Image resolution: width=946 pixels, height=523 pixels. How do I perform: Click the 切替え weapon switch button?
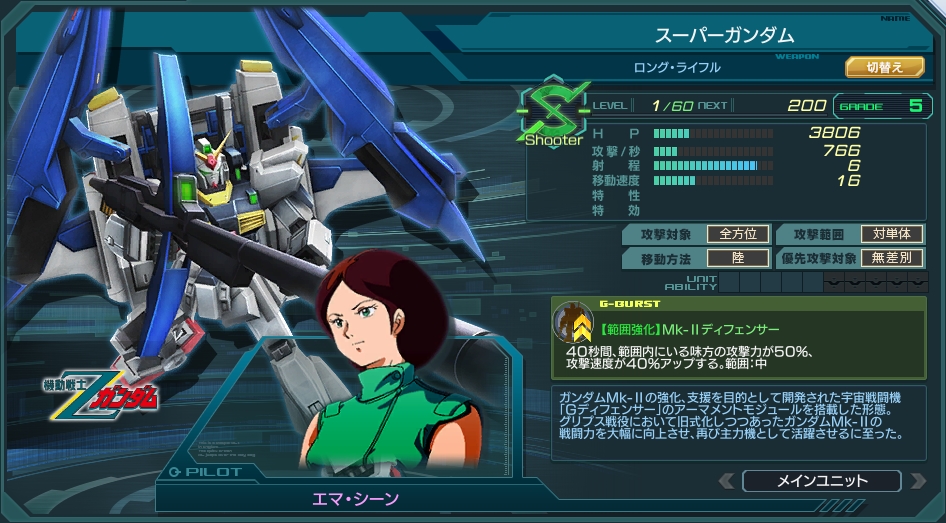884,67
